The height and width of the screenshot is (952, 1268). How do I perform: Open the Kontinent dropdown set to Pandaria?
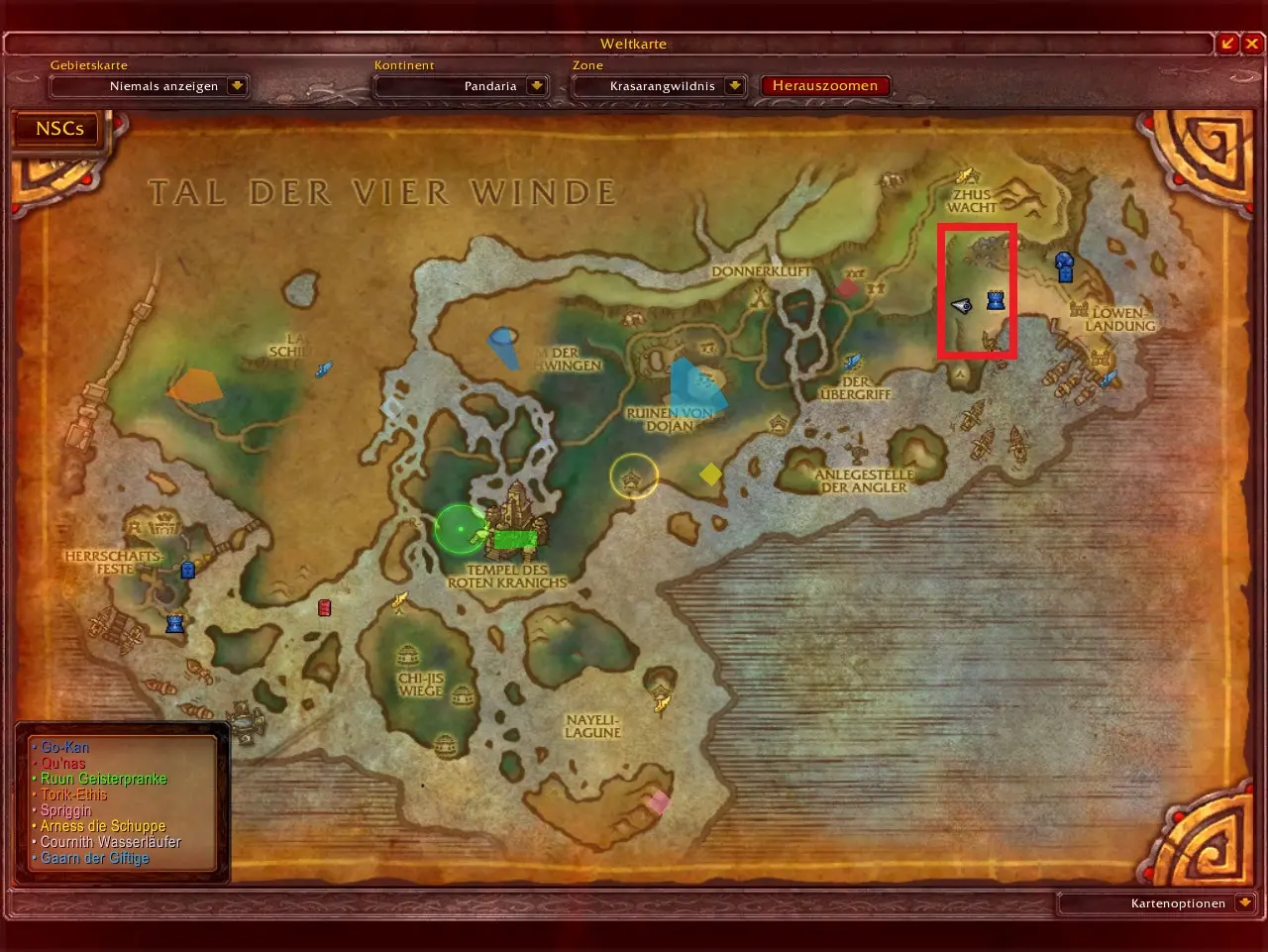tap(536, 86)
